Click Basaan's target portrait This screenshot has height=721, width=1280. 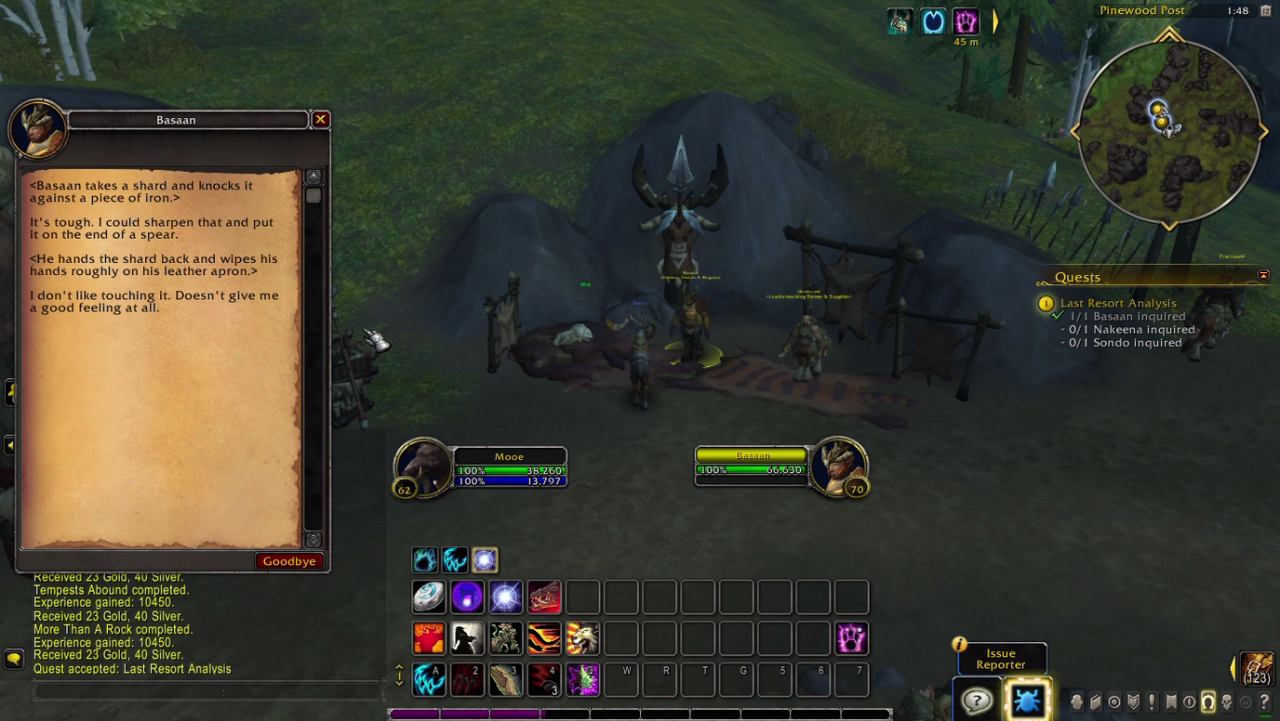pos(838,466)
